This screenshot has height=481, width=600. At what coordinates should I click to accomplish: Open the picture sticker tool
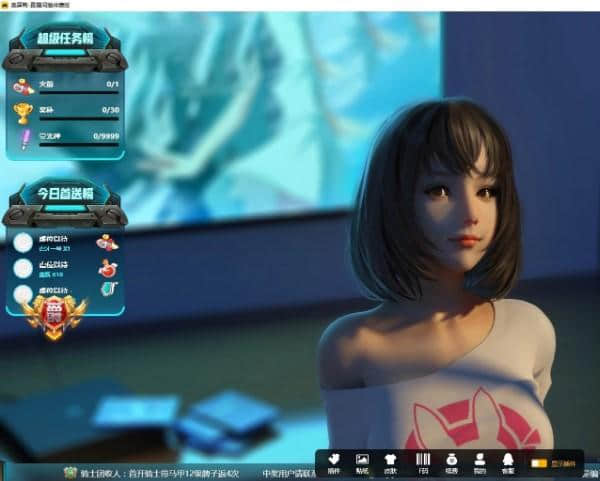click(362, 461)
